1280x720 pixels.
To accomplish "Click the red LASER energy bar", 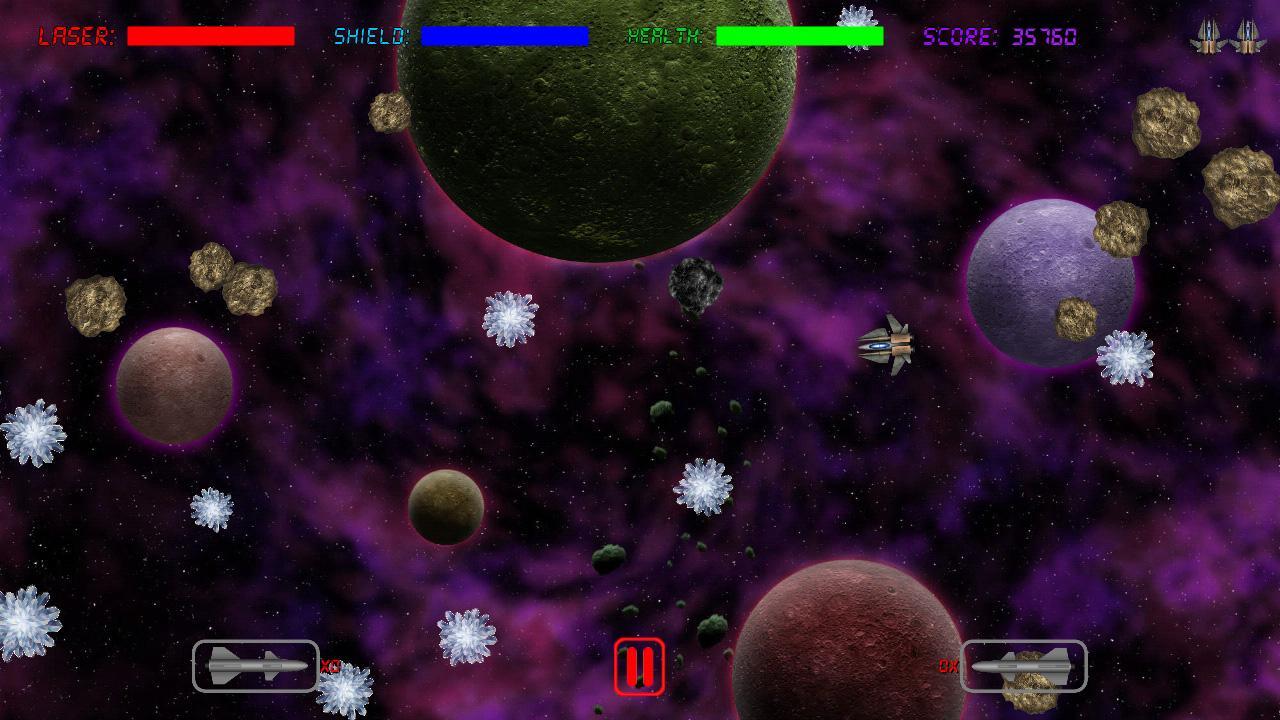I will point(211,36).
